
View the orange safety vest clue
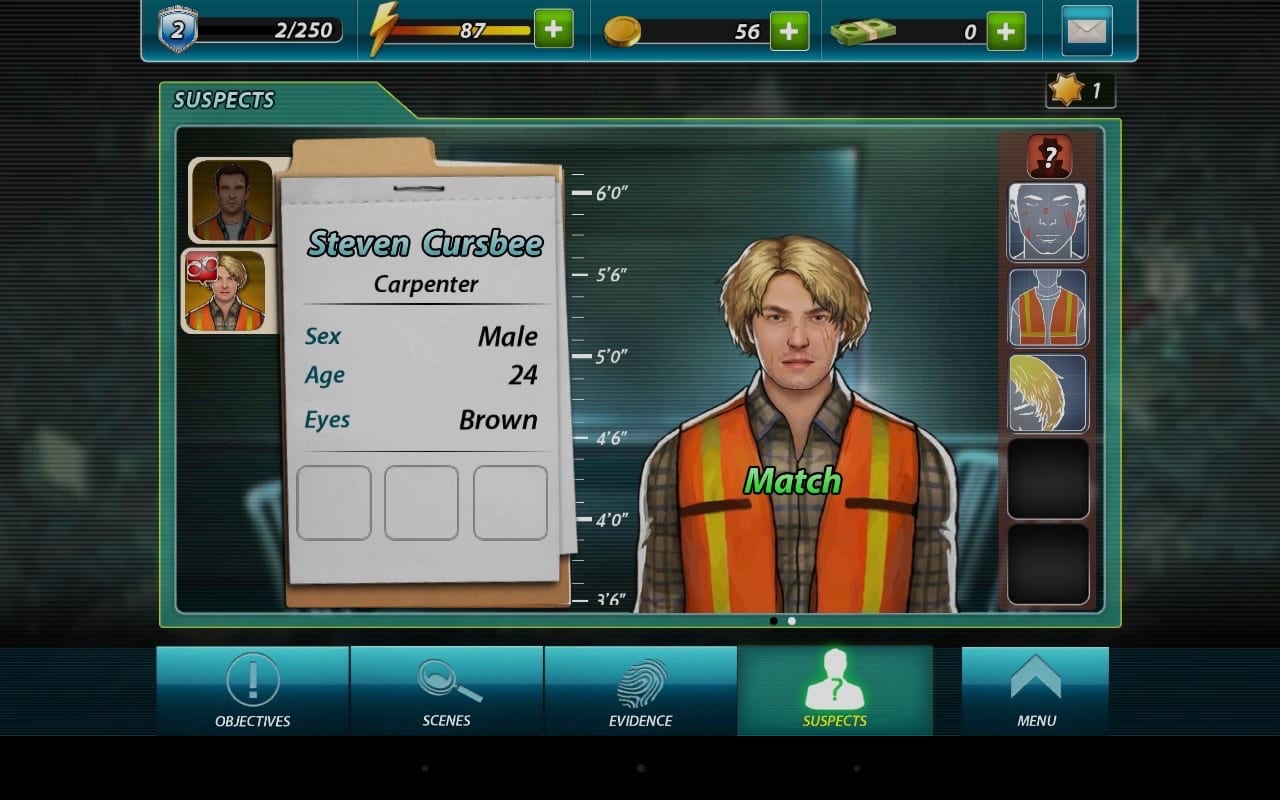(1047, 307)
